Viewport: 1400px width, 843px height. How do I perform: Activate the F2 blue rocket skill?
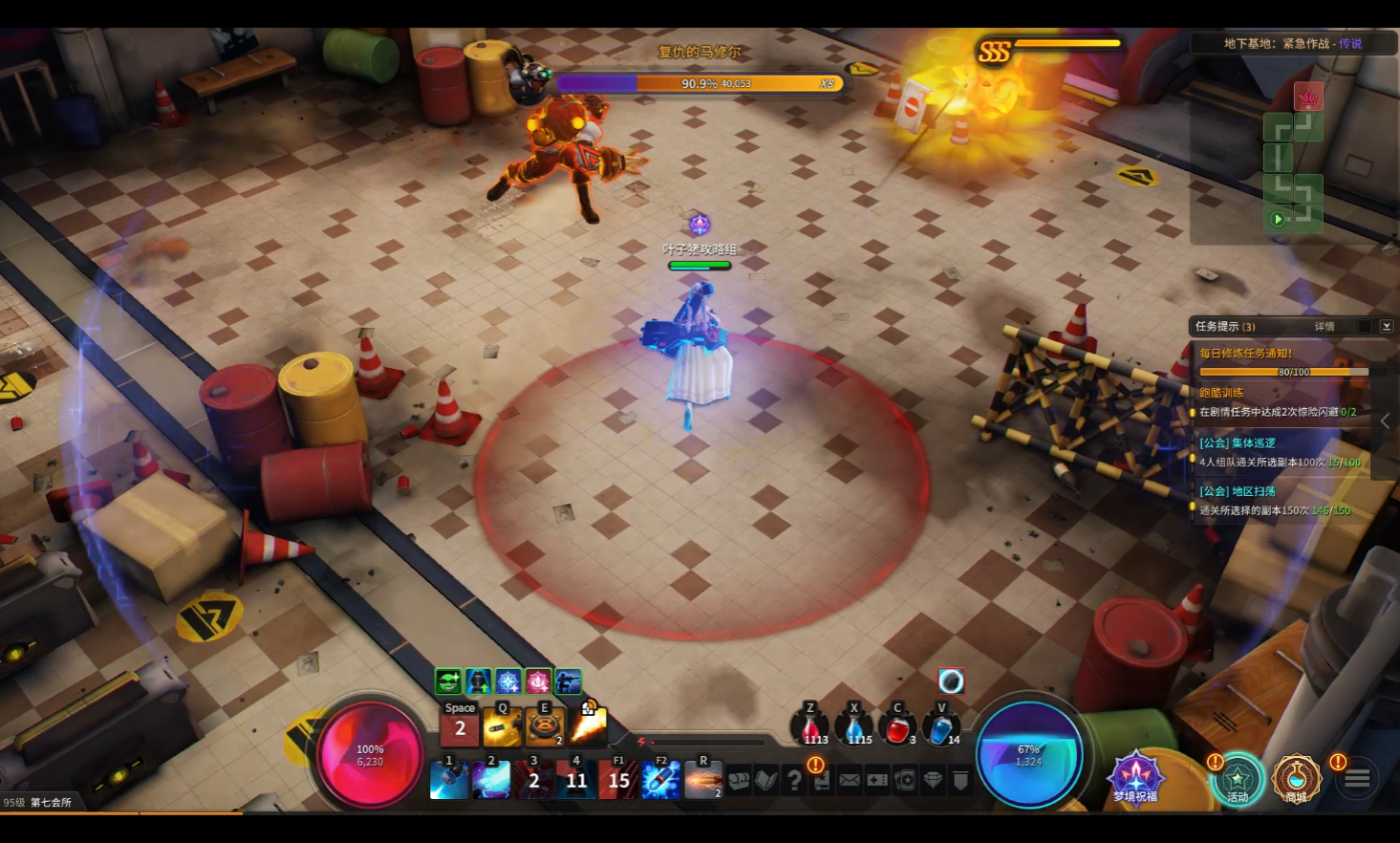pos(660,780)
